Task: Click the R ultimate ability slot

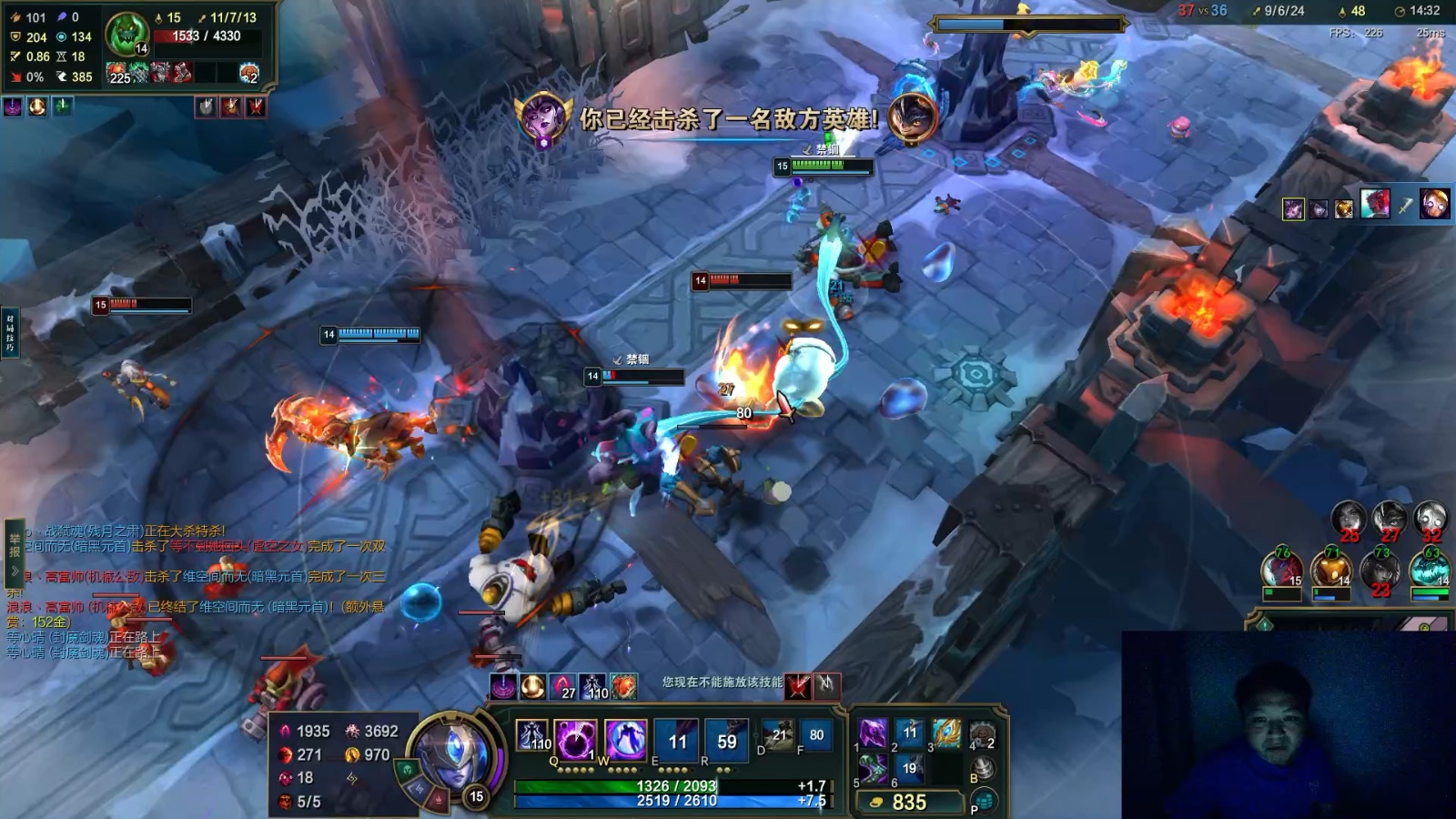Action: [726, 740]
